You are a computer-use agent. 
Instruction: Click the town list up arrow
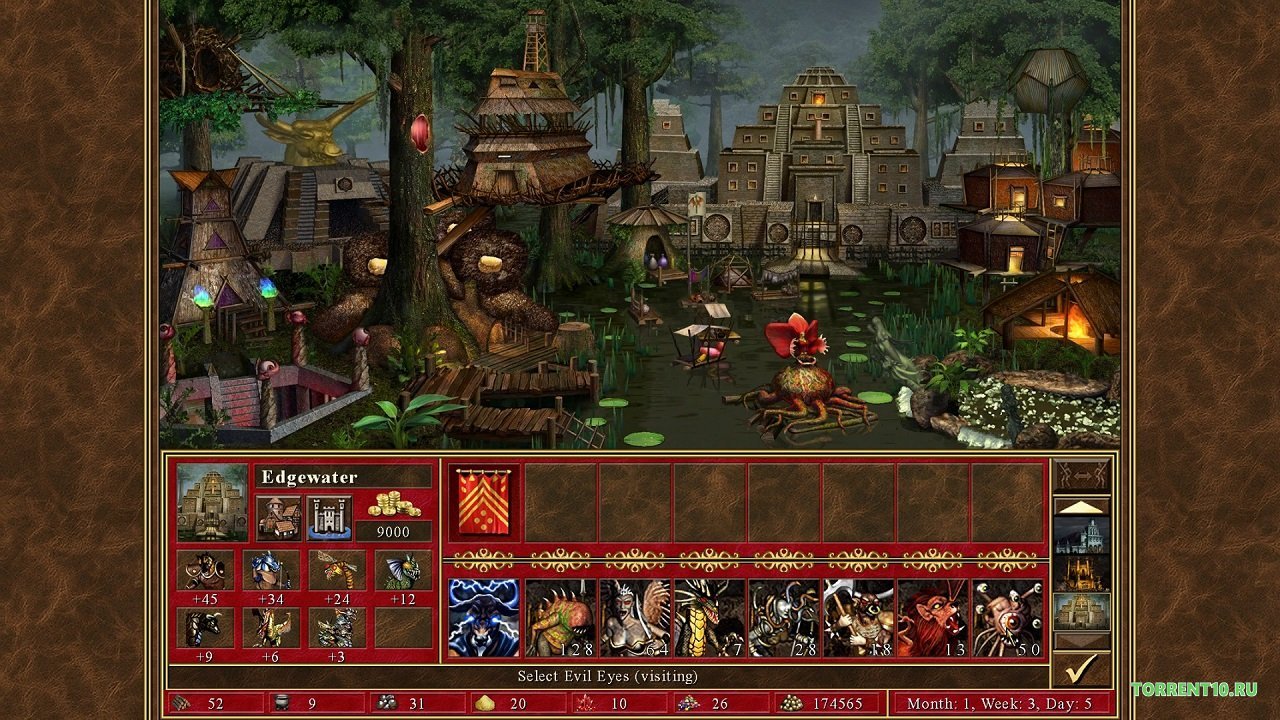pyautogui.click(x=1082, y=506)
